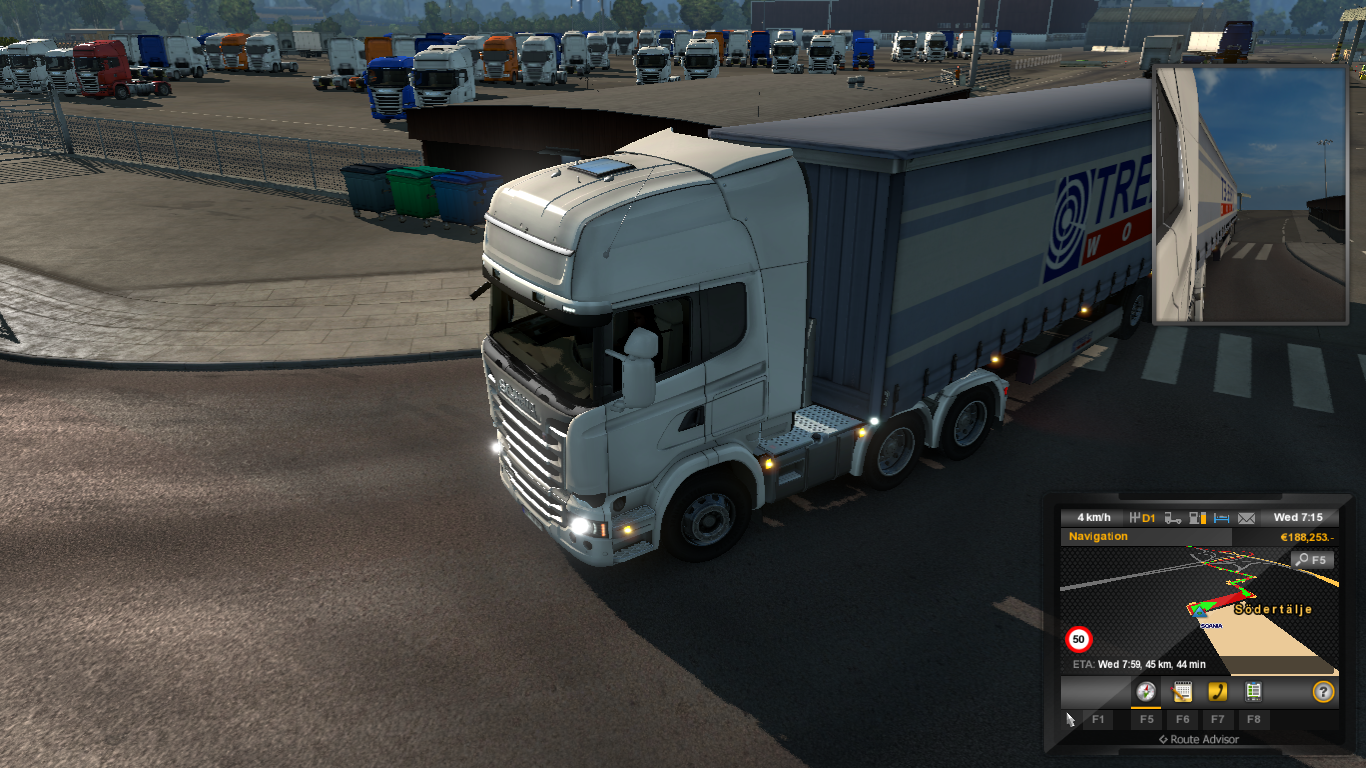Show the truck diagnostics checklist tab
Viewport: 1366px width, 768px height.
(x=1253, y=691)
